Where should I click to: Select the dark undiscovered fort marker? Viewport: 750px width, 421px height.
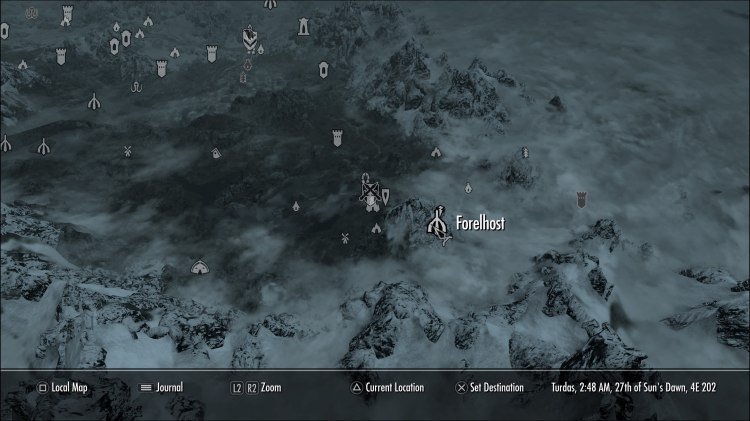point(581,200)
